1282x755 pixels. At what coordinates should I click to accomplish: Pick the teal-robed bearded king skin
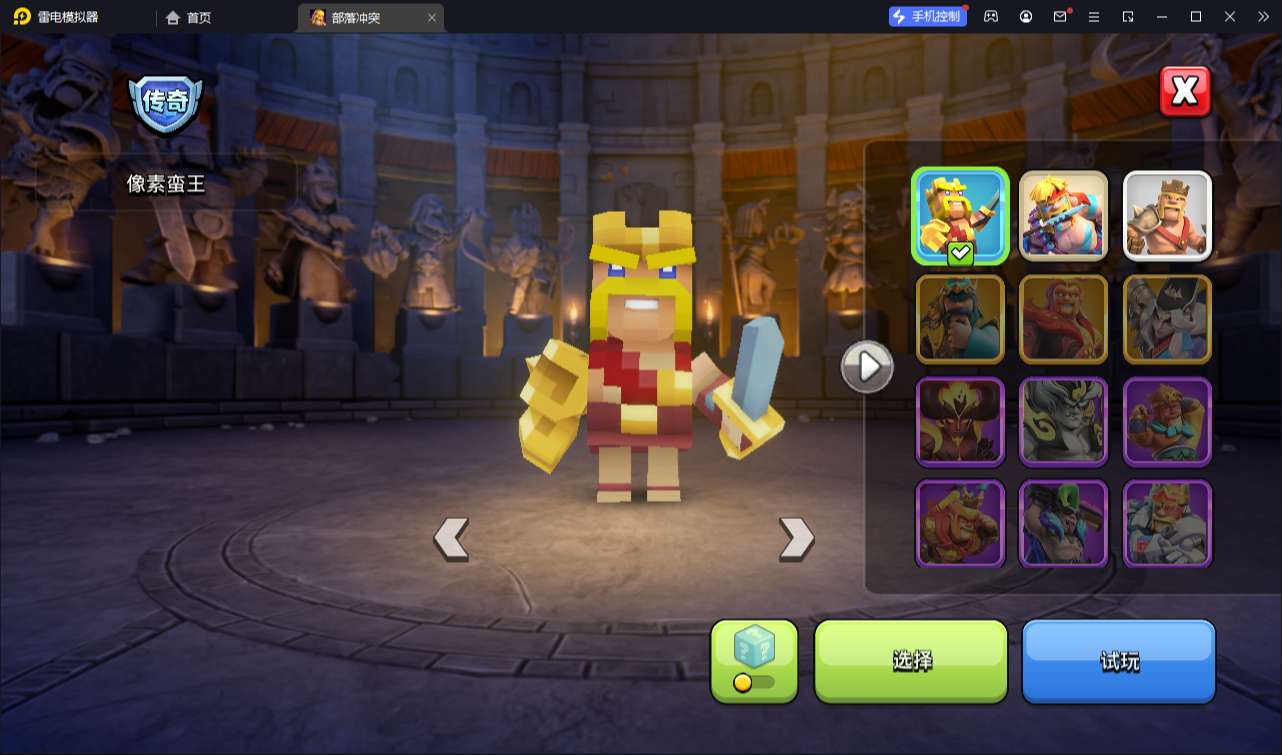(960, 319)
